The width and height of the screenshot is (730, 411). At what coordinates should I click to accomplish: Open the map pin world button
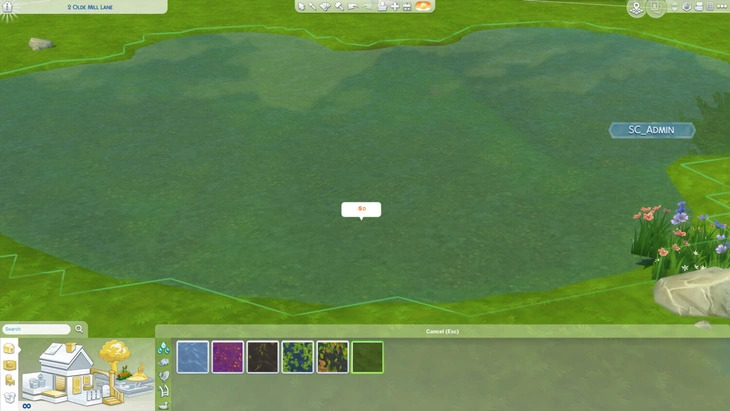click(636, 8)
